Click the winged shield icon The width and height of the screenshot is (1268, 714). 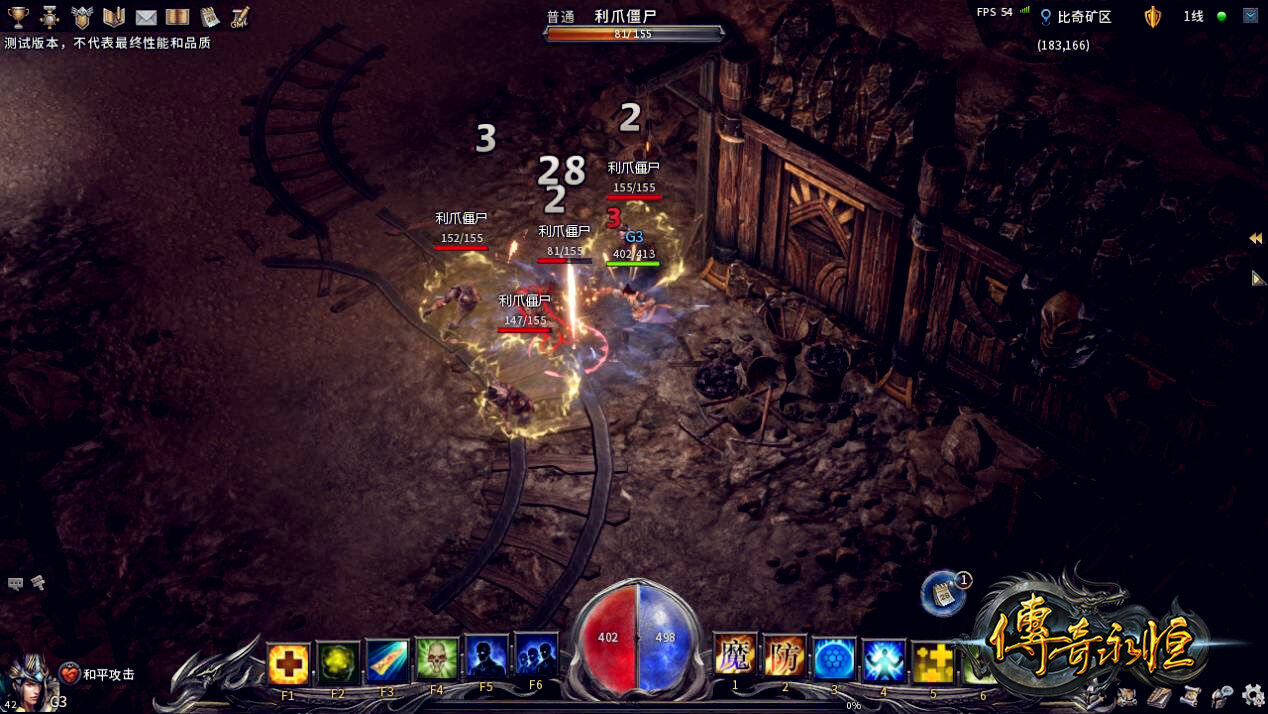82,17
